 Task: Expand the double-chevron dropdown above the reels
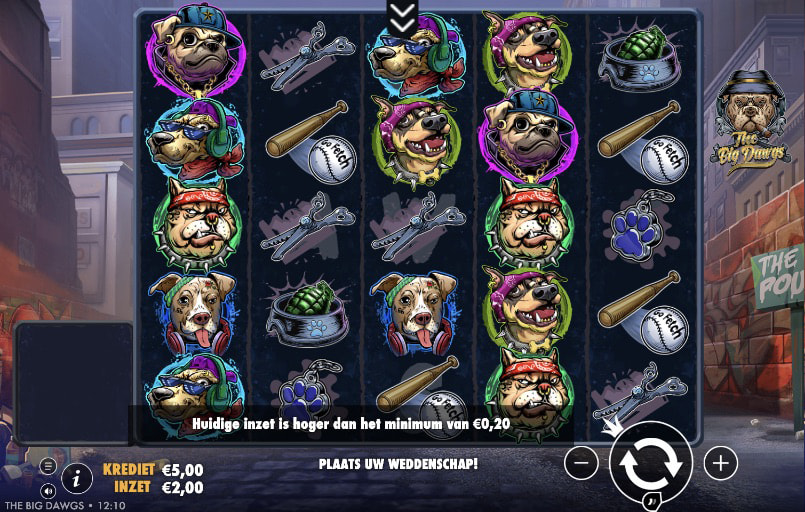[x=402, y=14]
